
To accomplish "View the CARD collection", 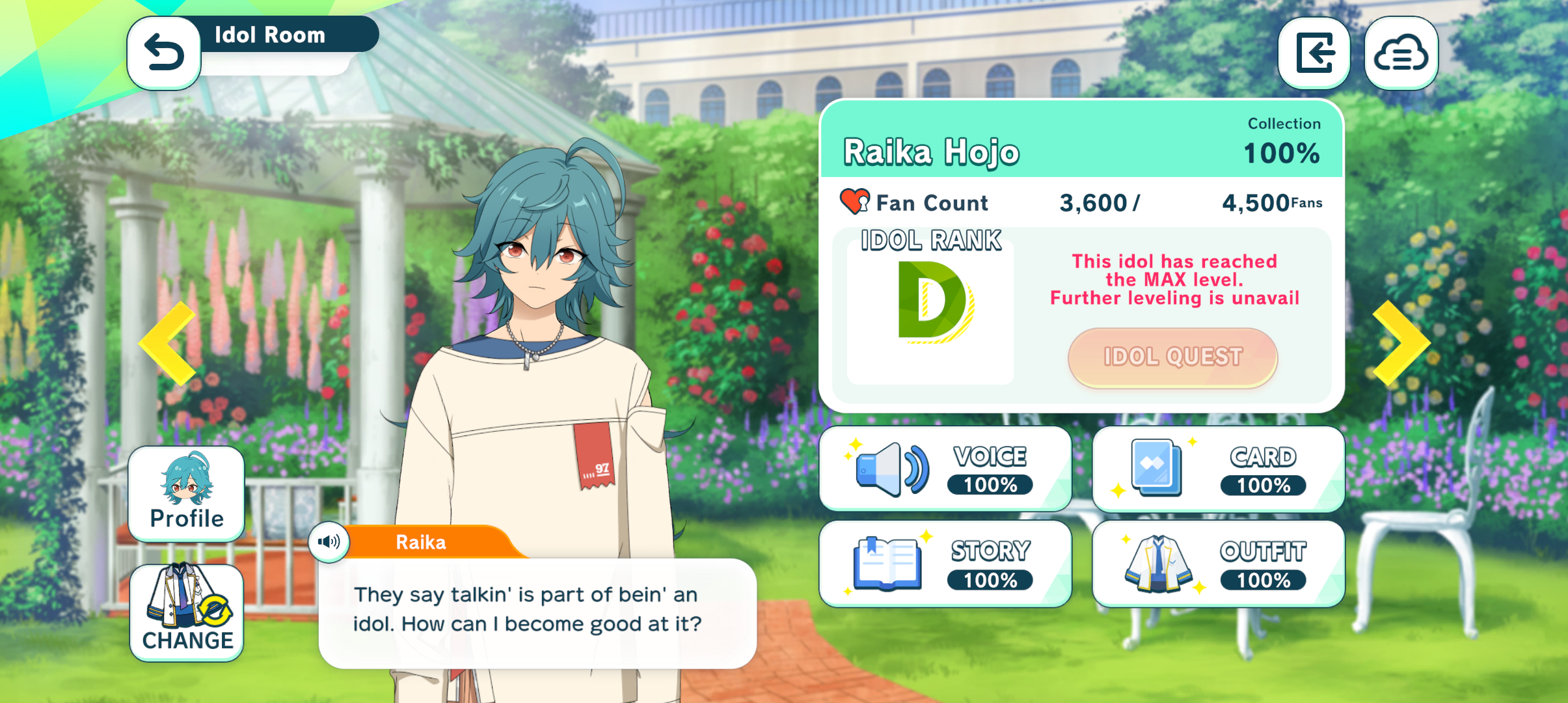I will tap(1218, 469).
